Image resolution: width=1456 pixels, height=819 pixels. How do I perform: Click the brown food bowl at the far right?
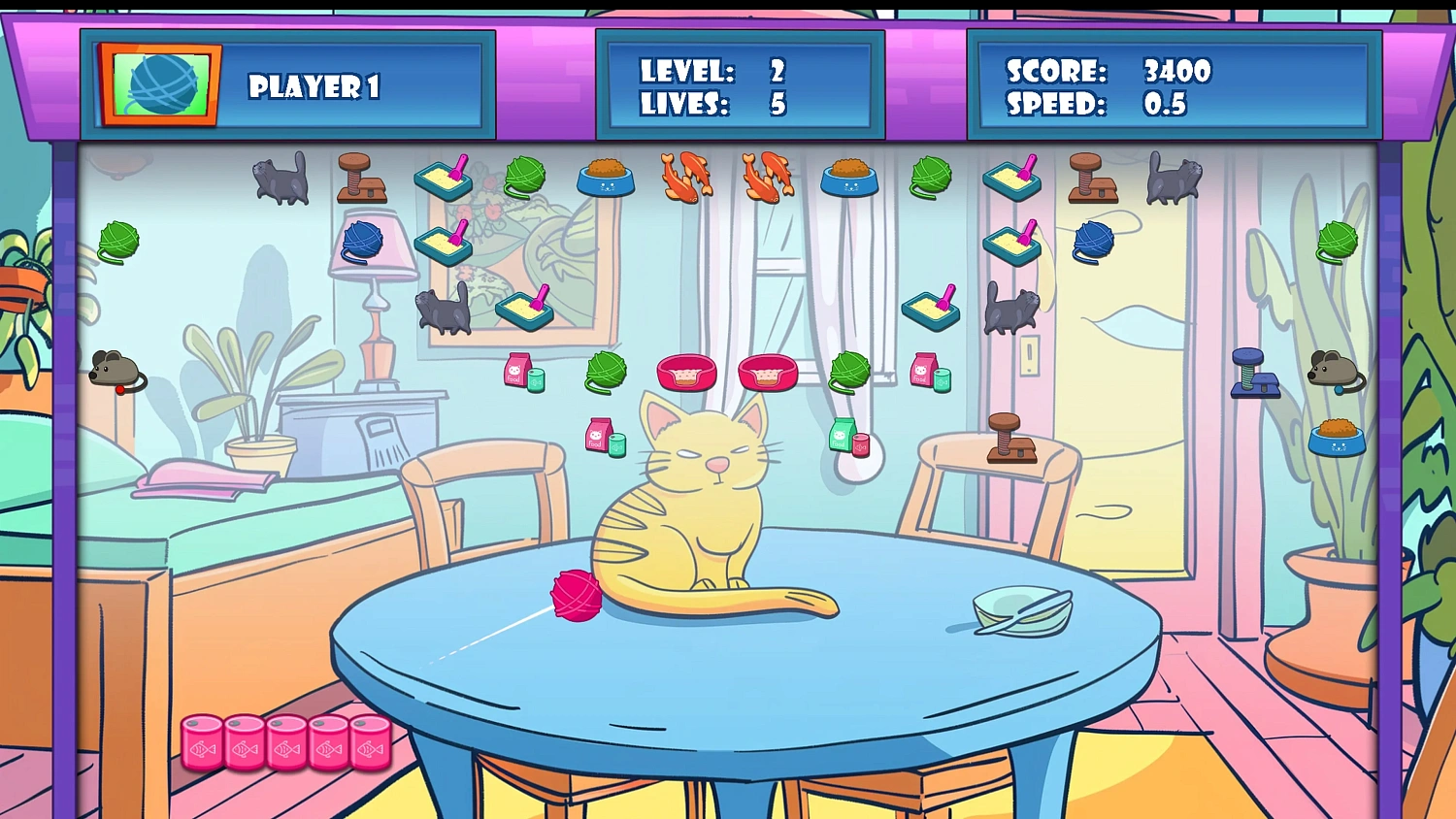pyautogui.click(x=1338, y=439)
